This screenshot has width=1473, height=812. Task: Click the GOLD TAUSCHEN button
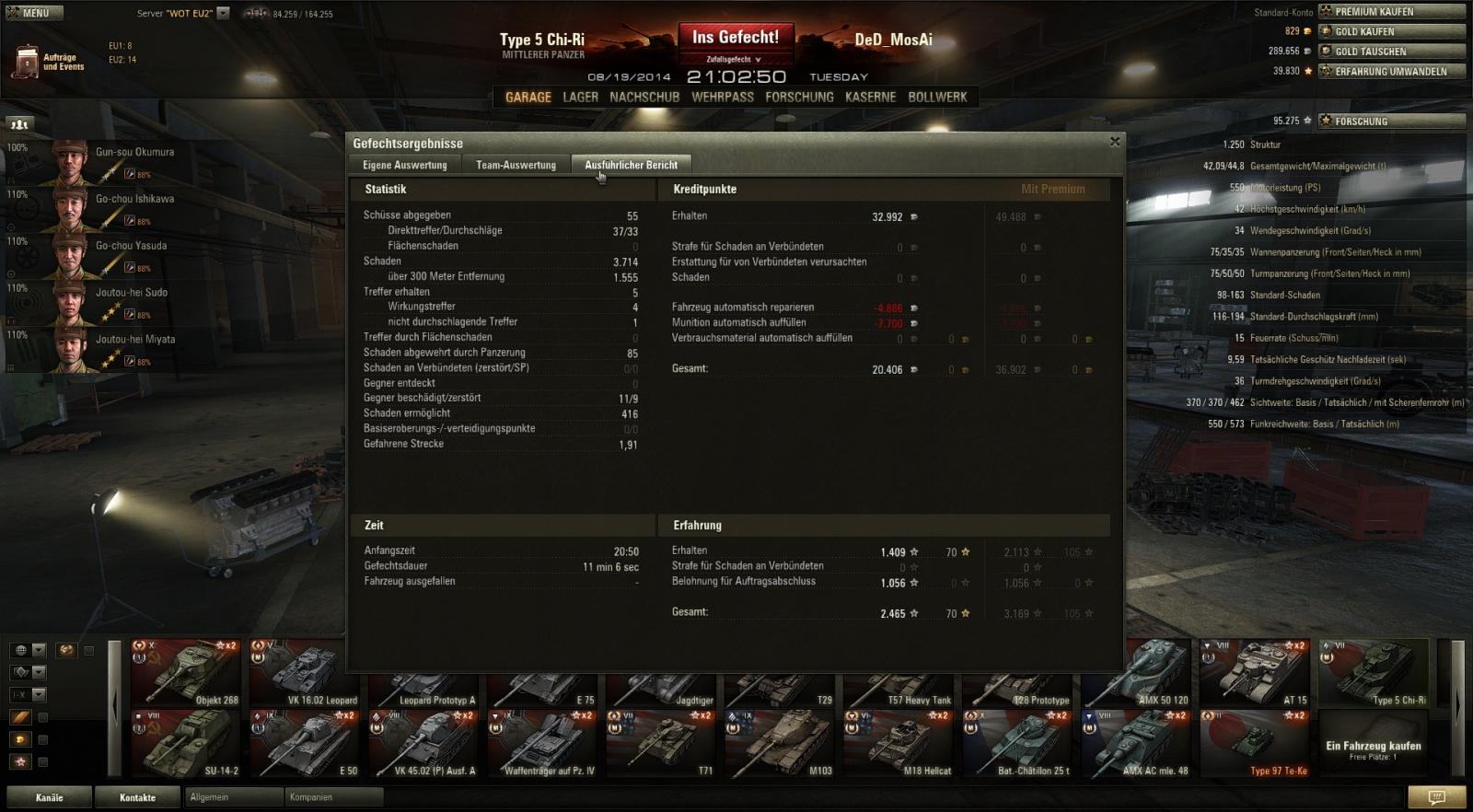(1391, 52)
